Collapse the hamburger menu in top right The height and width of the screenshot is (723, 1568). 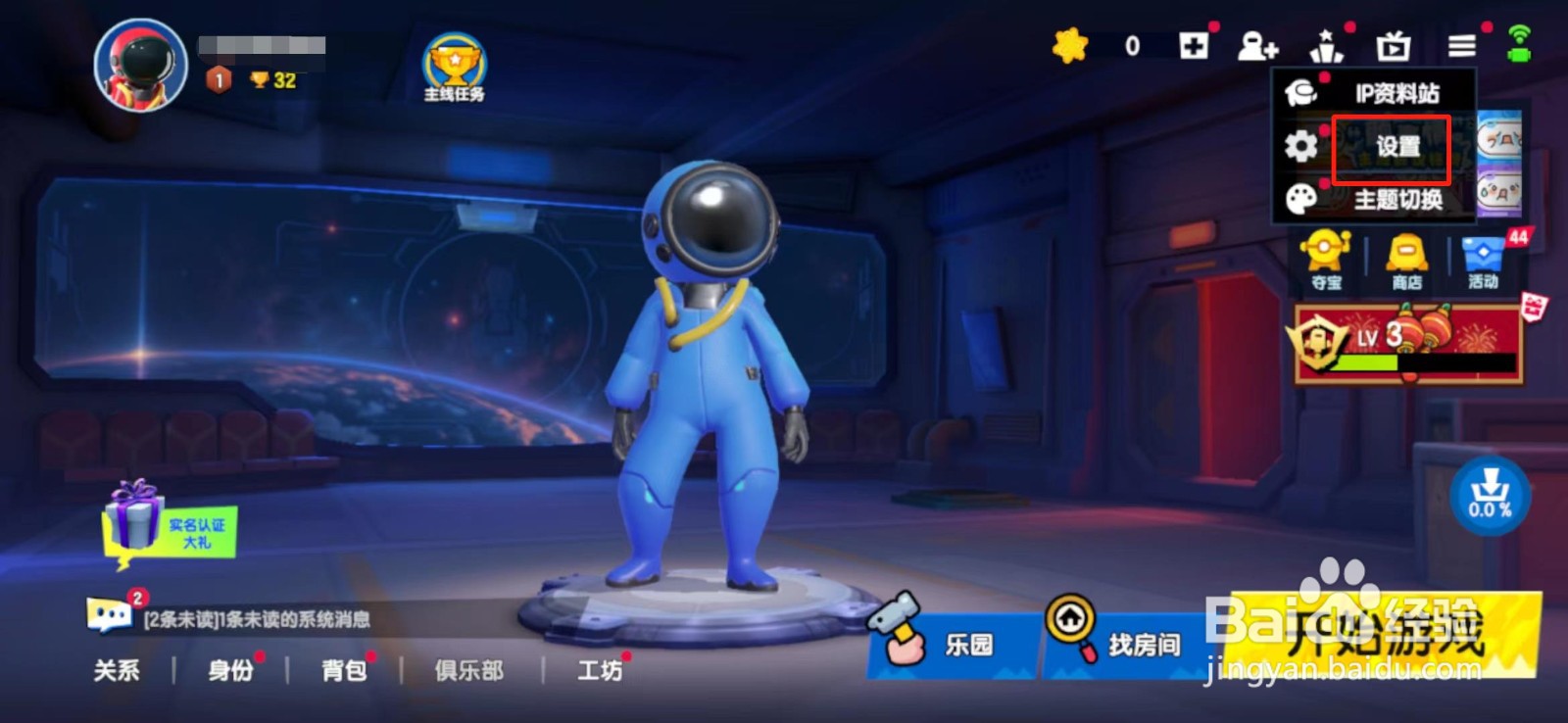(x=1460, y=45)
